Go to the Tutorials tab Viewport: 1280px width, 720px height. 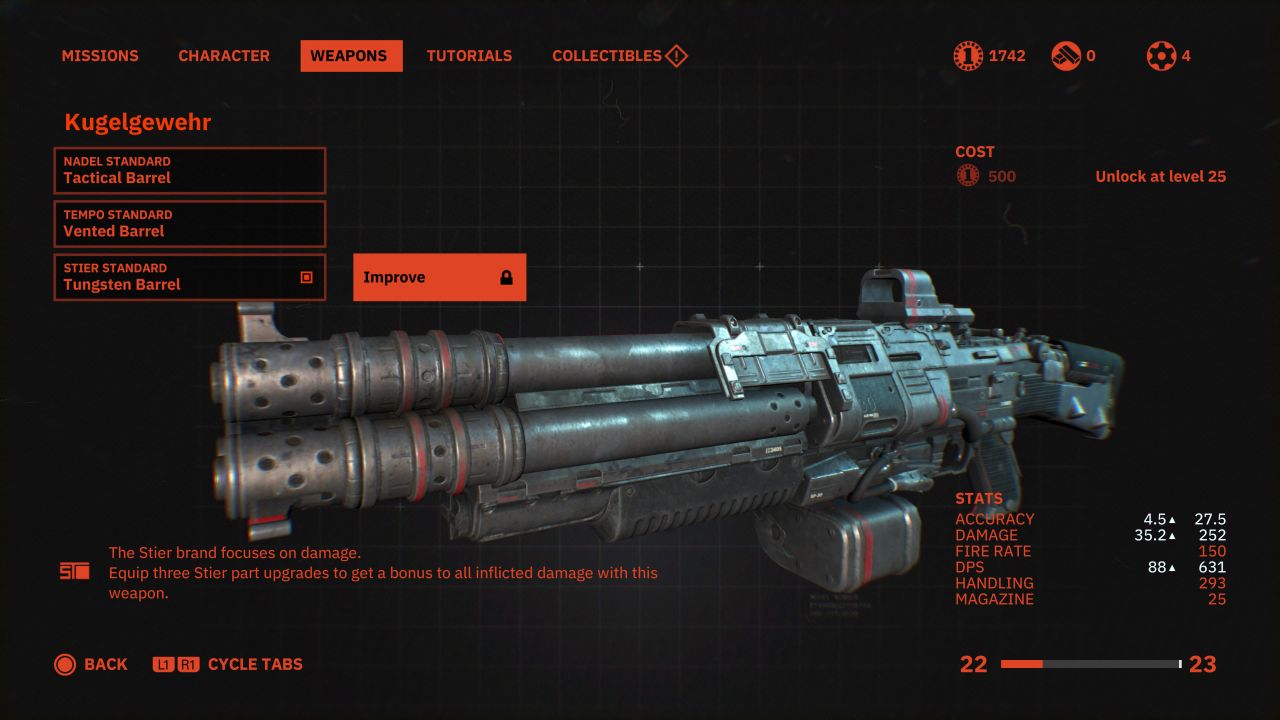(469, 56)
